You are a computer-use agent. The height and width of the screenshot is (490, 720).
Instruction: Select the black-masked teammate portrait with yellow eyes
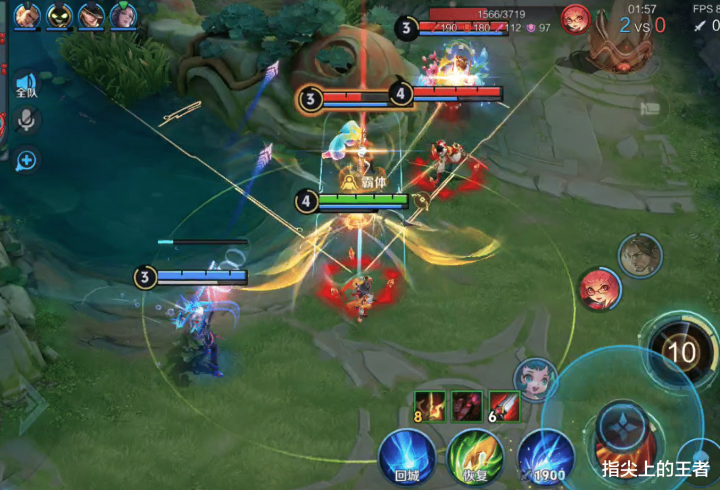pyautogui.click(x=60, y=15)
